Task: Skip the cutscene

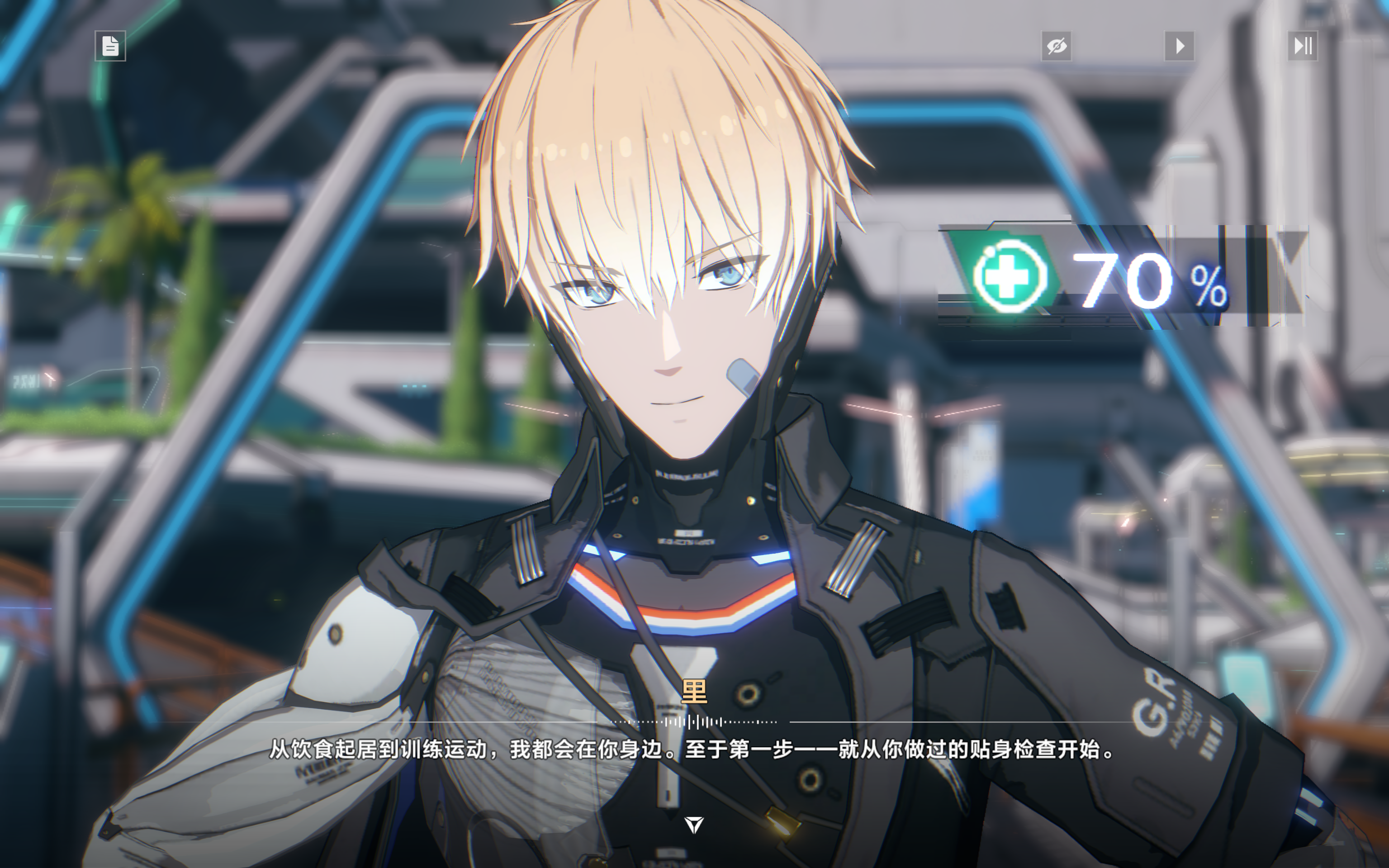Action: pyautogui.click(x=1302, y=46)
